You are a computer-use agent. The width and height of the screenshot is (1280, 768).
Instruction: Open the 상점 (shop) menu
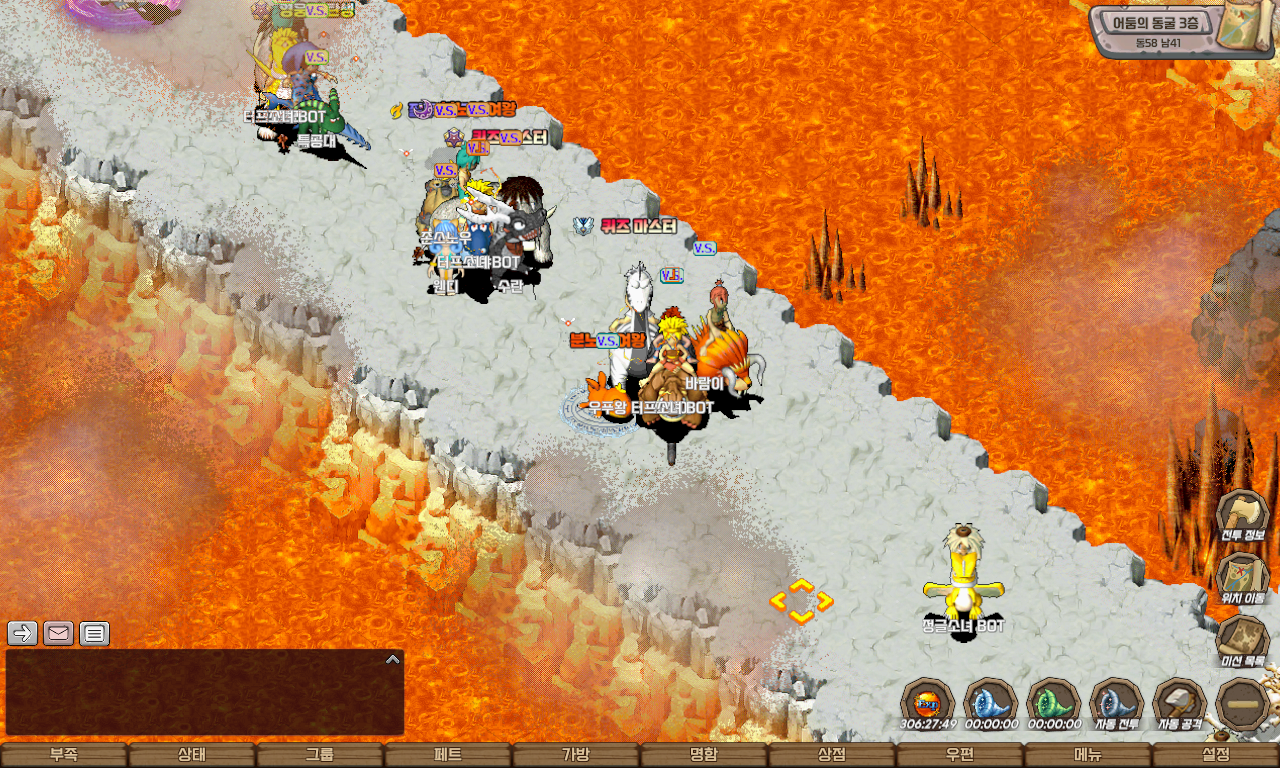[832, 755]
